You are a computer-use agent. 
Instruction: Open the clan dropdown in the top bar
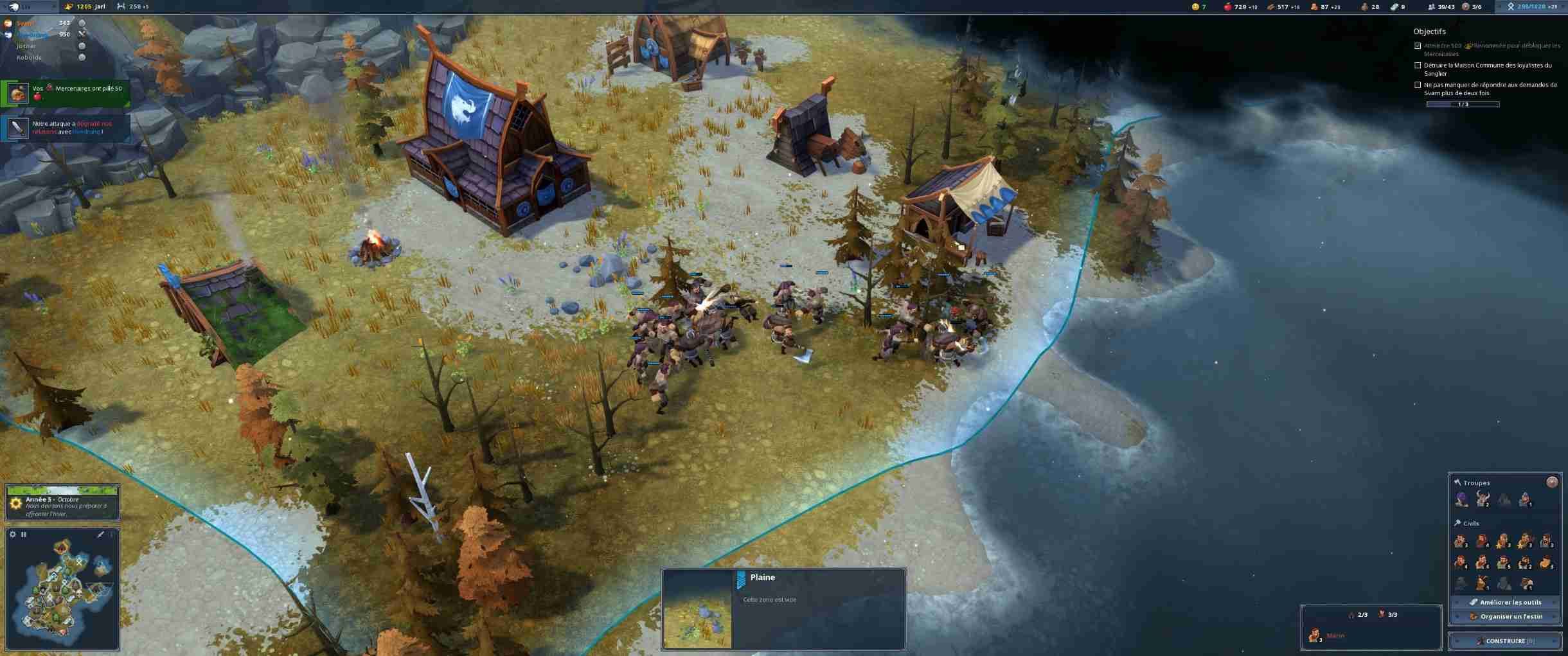[x=29, y=6]
